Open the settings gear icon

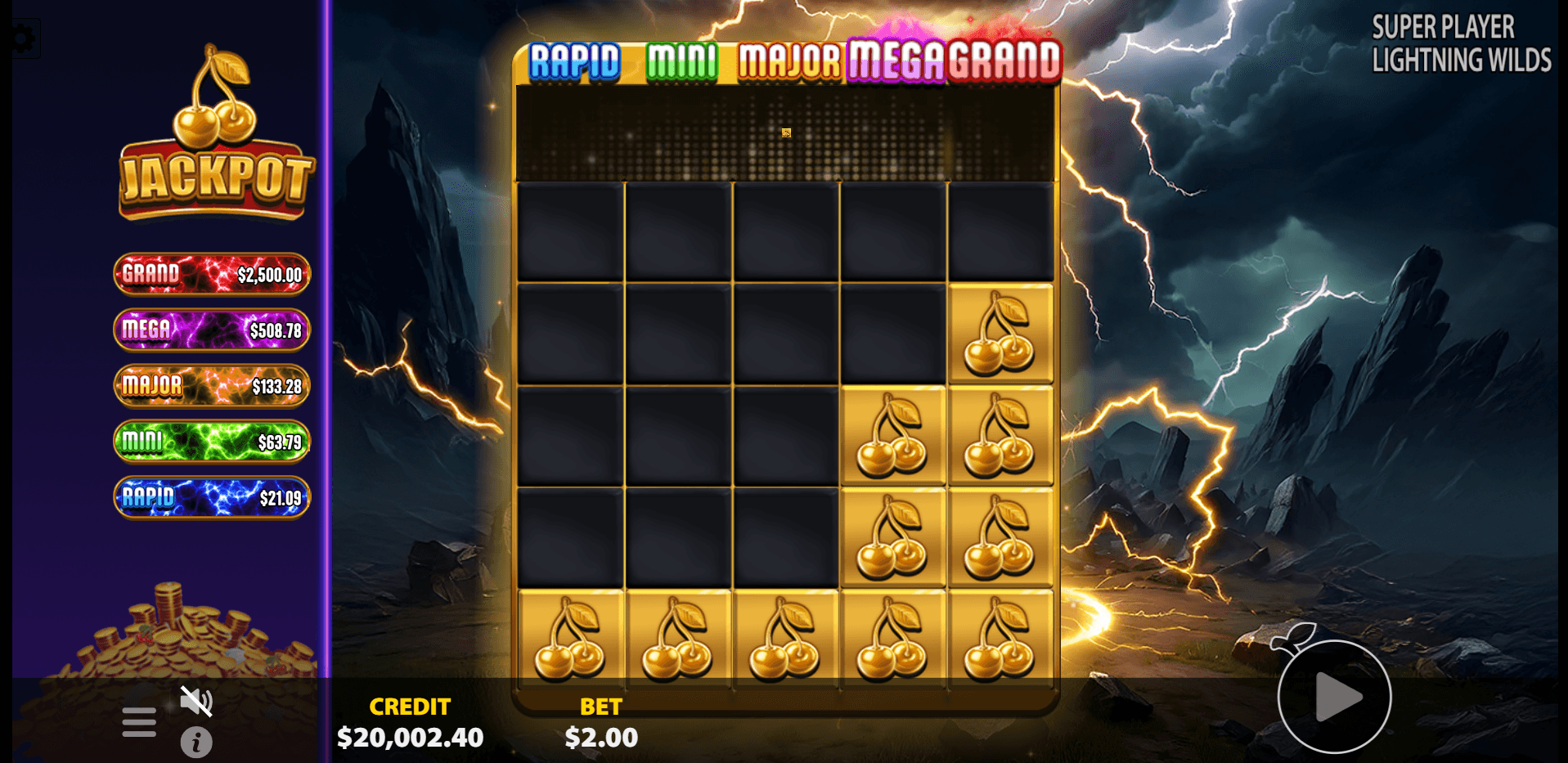click(24, 36)
